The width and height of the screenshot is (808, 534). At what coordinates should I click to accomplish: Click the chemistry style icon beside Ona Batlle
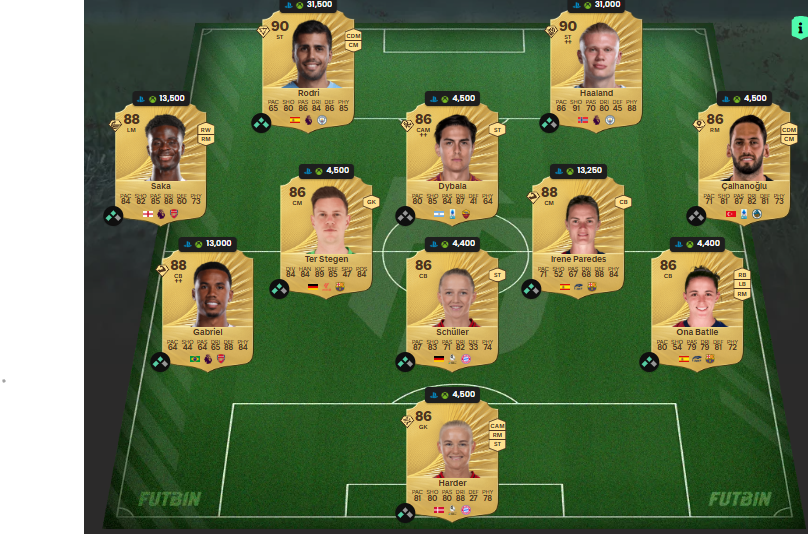click(x=650, y=361)
